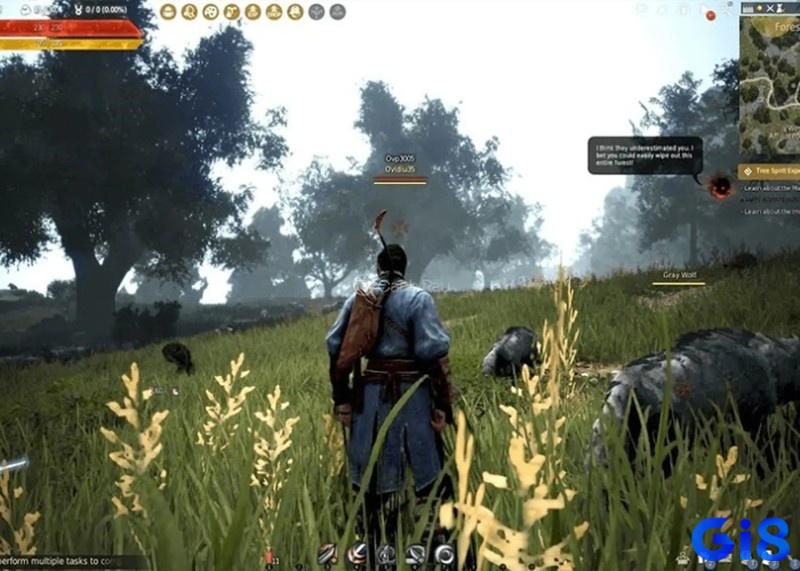This screenshot has height=571, width=800.
Task: Open the Tree Spirit quest tracker header
Action: click(x=770, y=171)
